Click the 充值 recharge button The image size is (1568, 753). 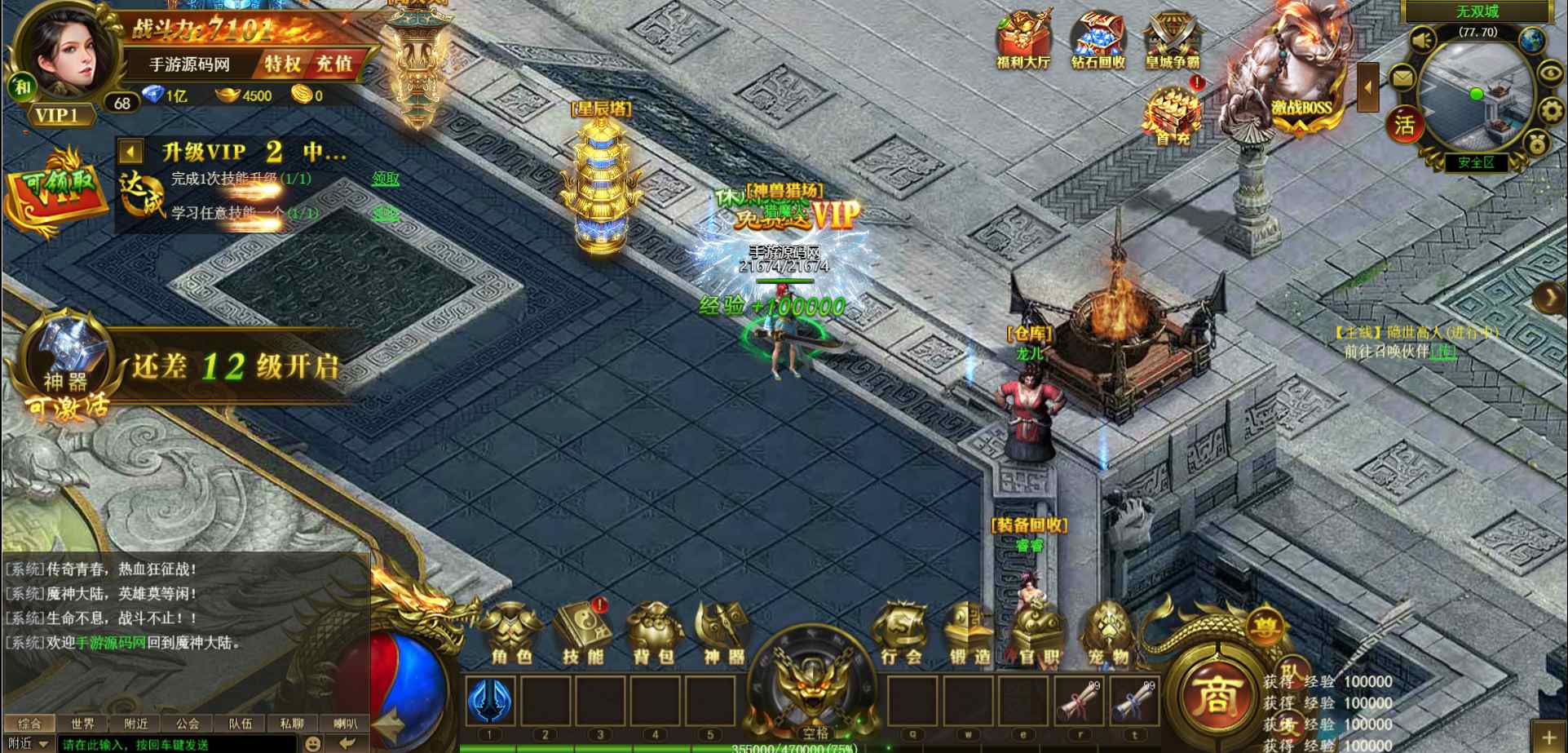pyautogui.click(x=334, y=64)
